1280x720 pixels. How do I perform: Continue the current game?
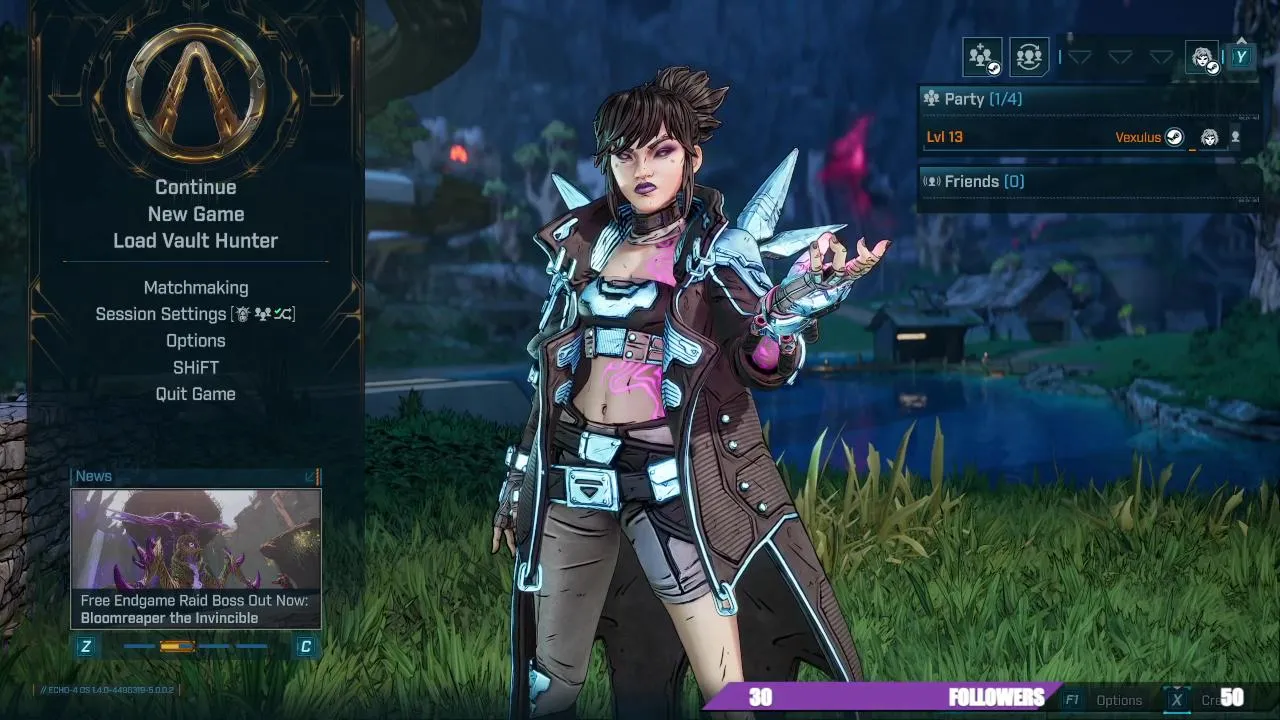[x=196, y=187]
